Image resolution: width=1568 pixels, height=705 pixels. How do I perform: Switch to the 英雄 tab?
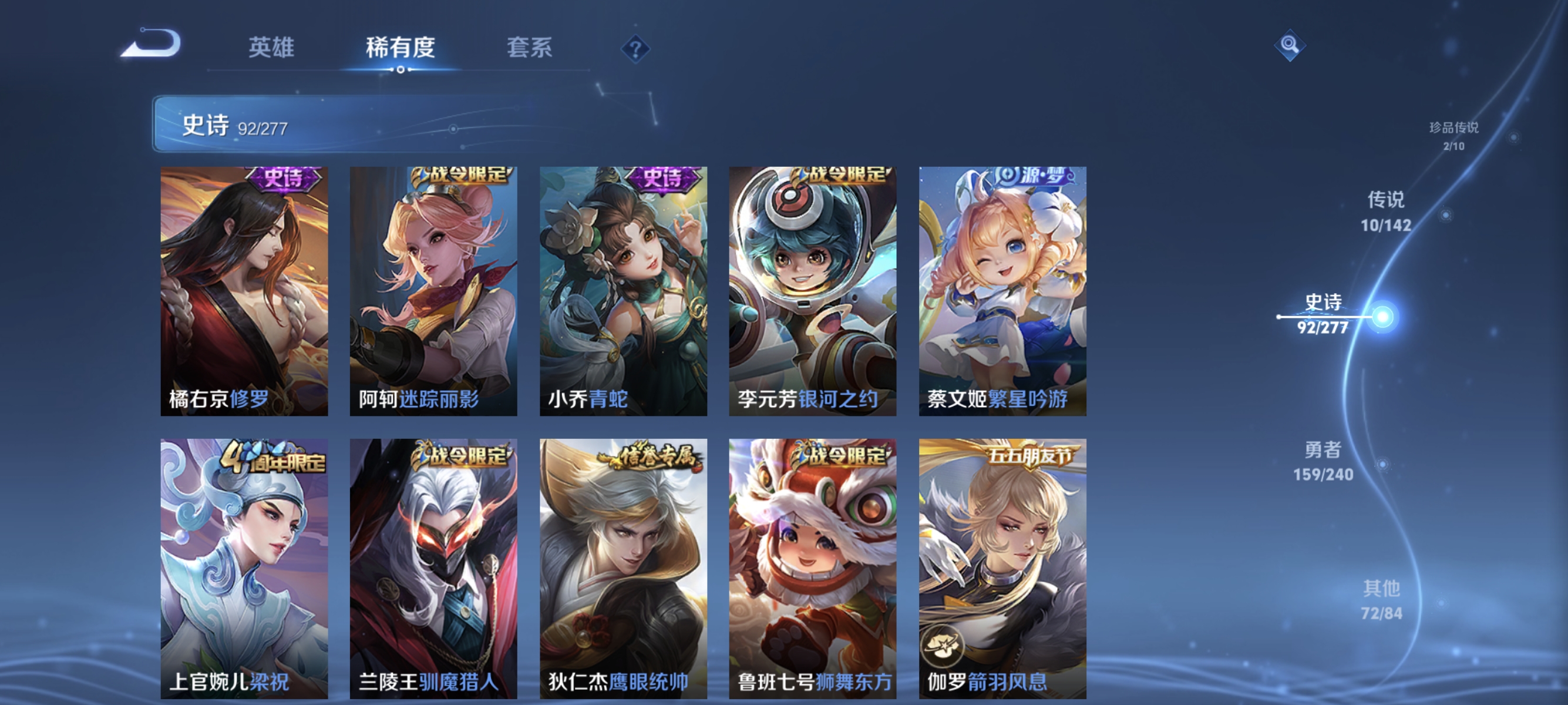point(271,48)
